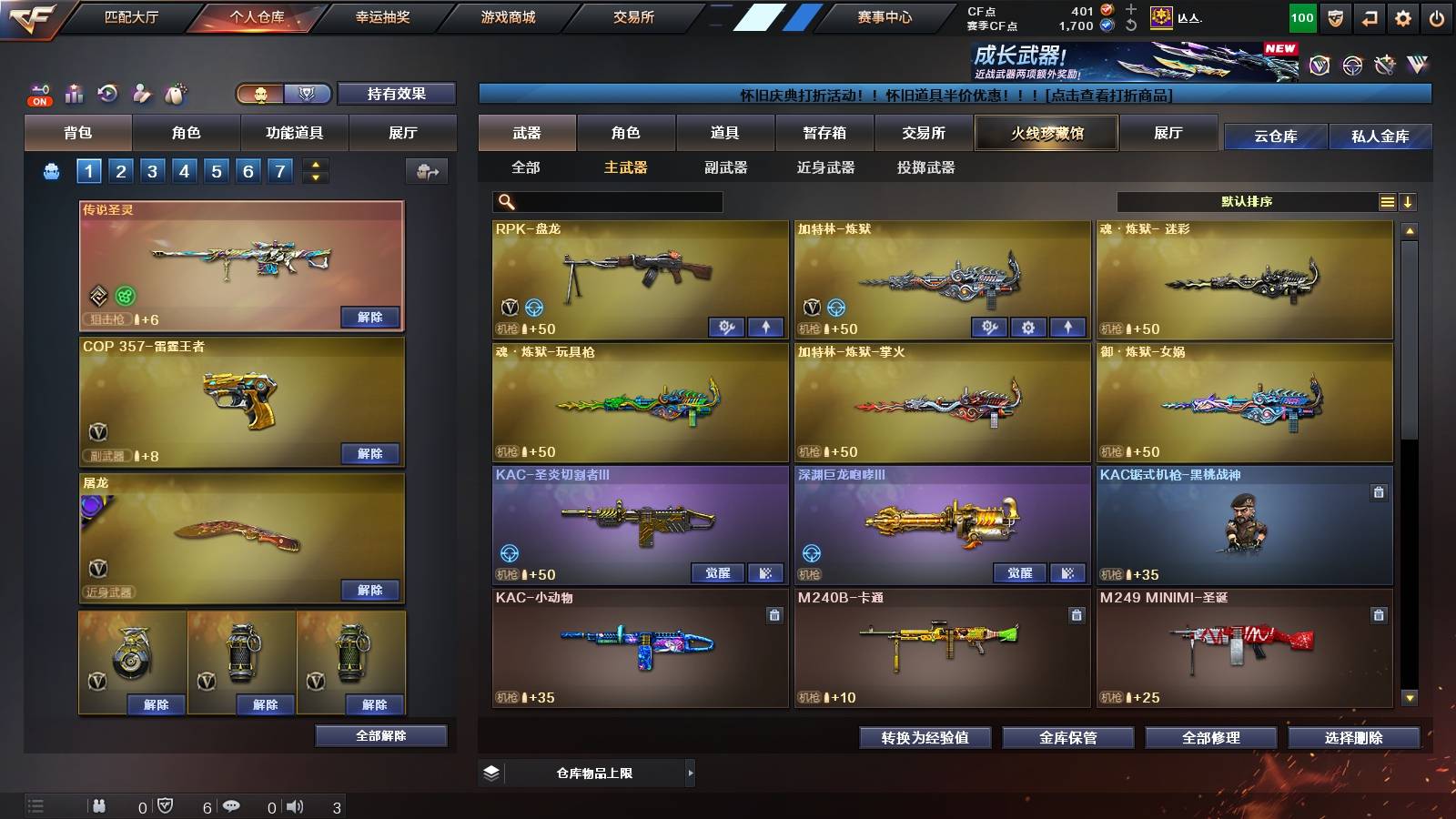Click the sort direction arrow next to 默认排序

(x=1409, y=201)
